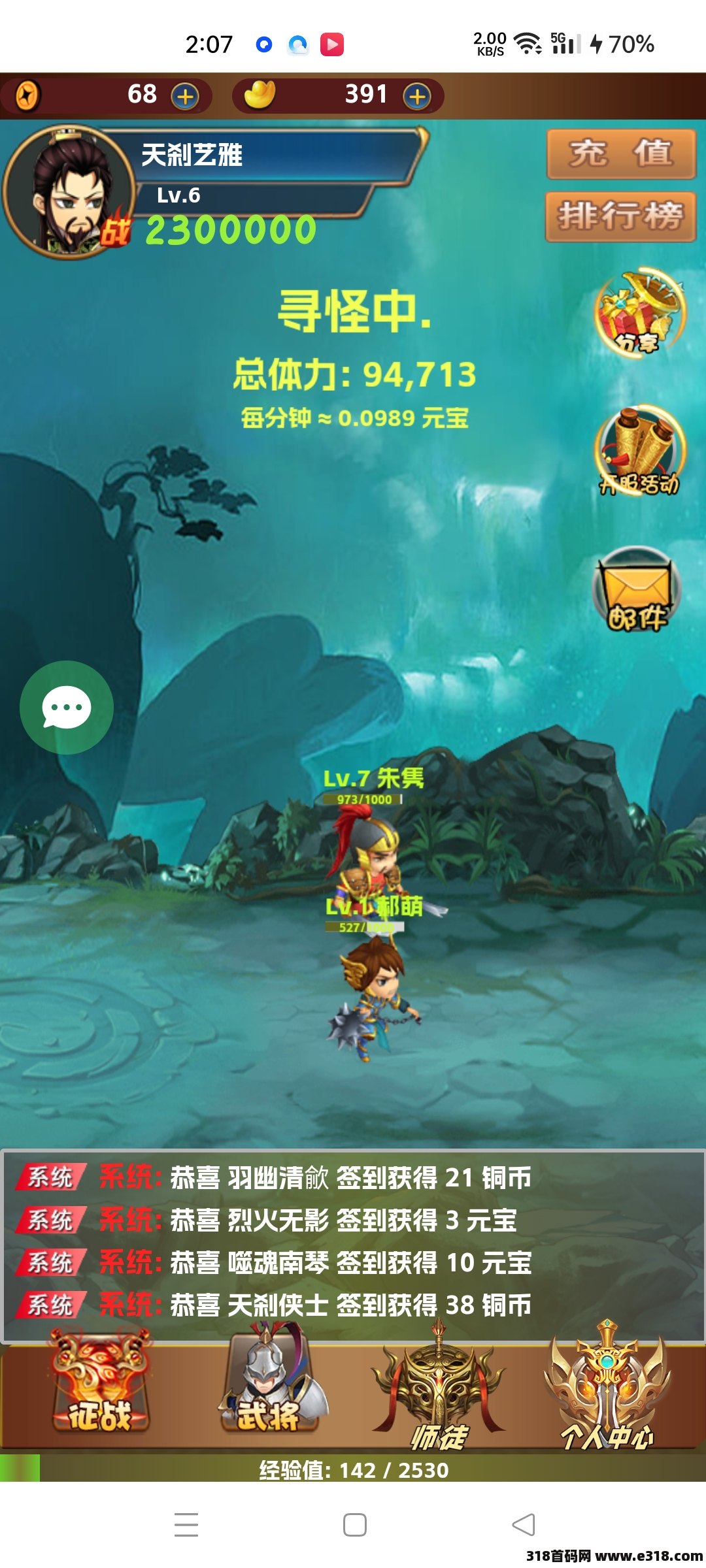Tap the 分享 gift share icon
Screen dimensions: 706x1568
(x=639, y=314)
